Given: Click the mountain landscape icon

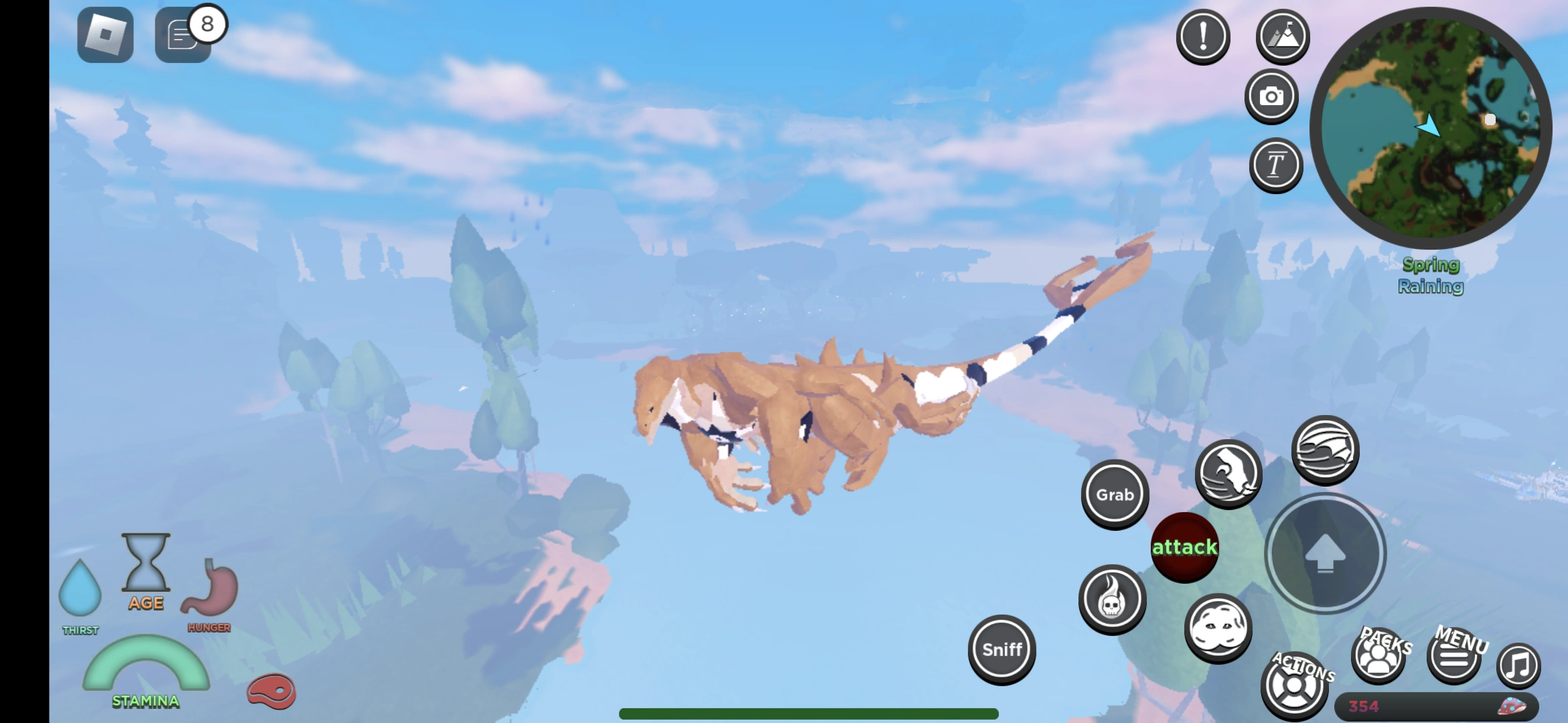Looking at the screenshot, I should point(1281,37).
